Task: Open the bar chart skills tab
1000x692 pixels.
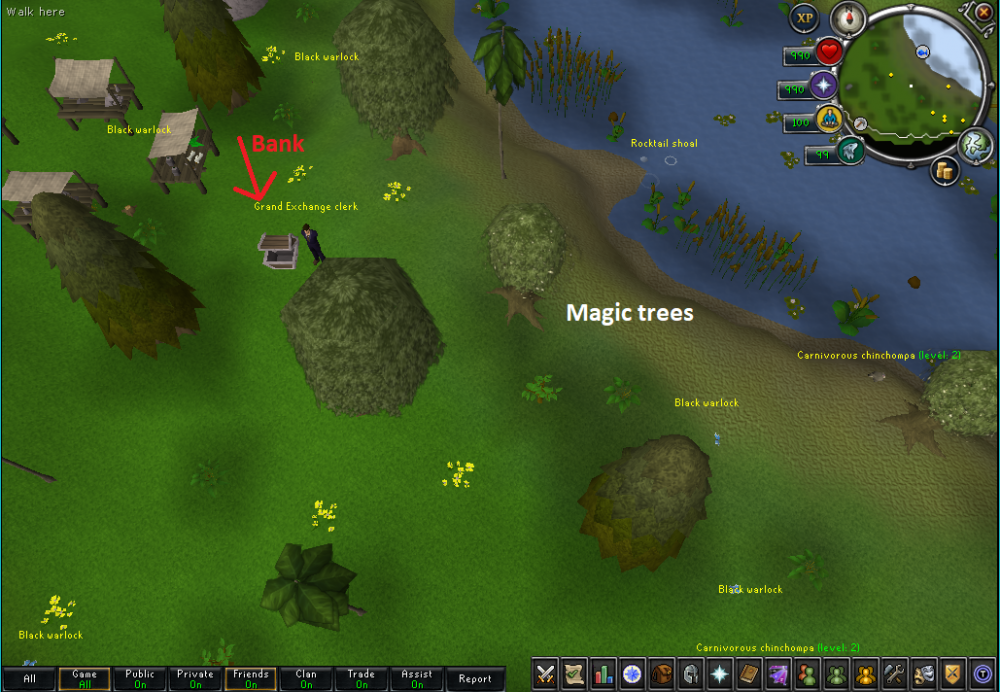Action: [x=603, y=674]
